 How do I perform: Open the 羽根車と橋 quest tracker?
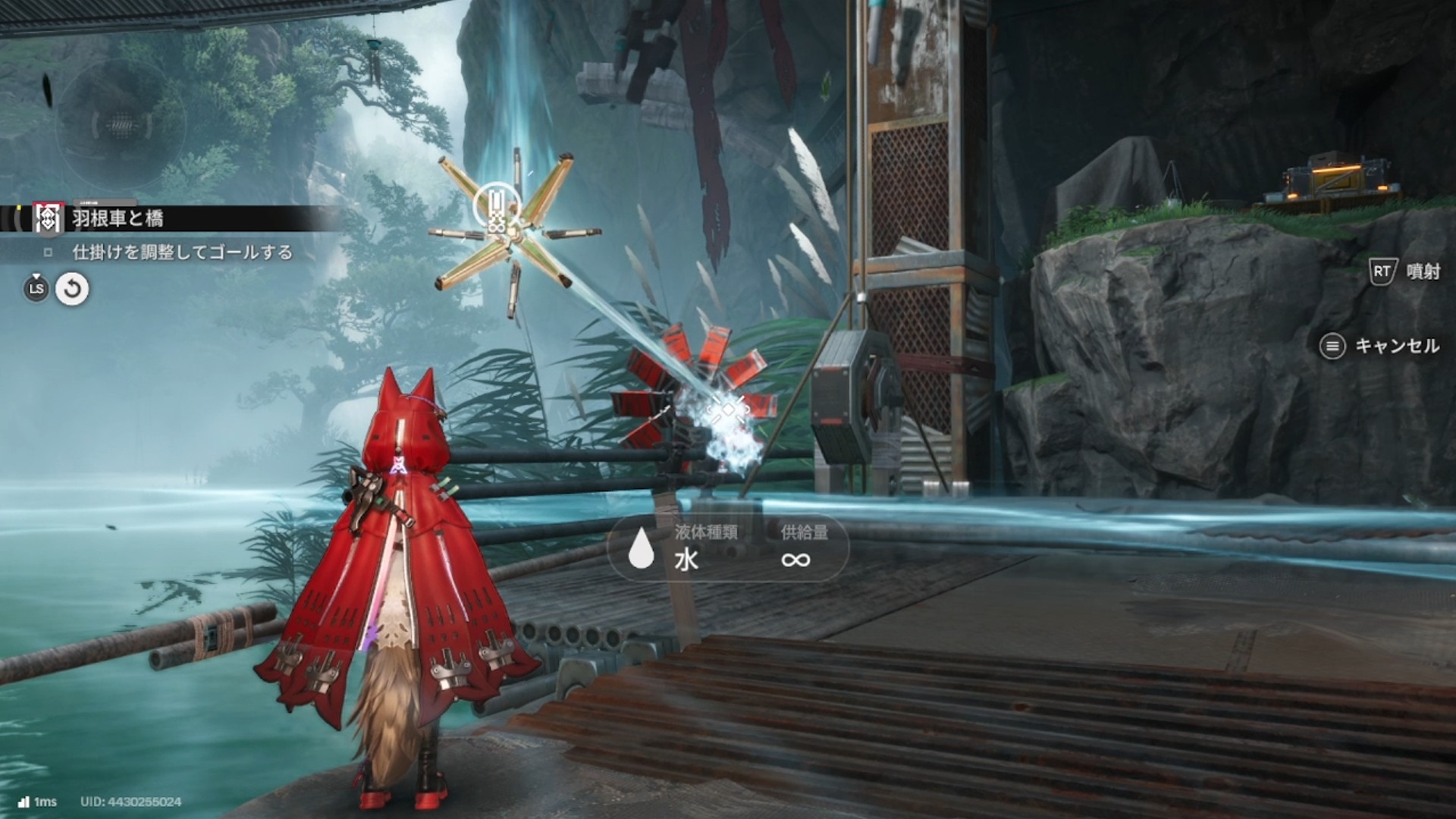[x=118, y=218]
